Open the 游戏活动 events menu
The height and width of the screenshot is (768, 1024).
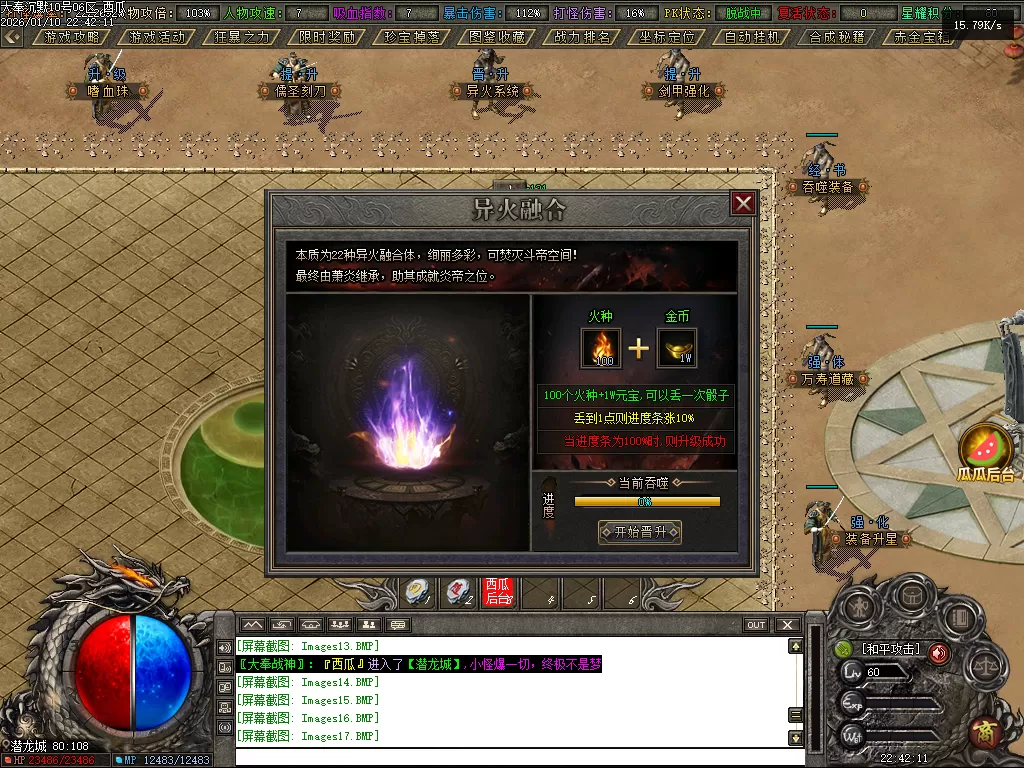pyautogui.click(x=157, y=37)
